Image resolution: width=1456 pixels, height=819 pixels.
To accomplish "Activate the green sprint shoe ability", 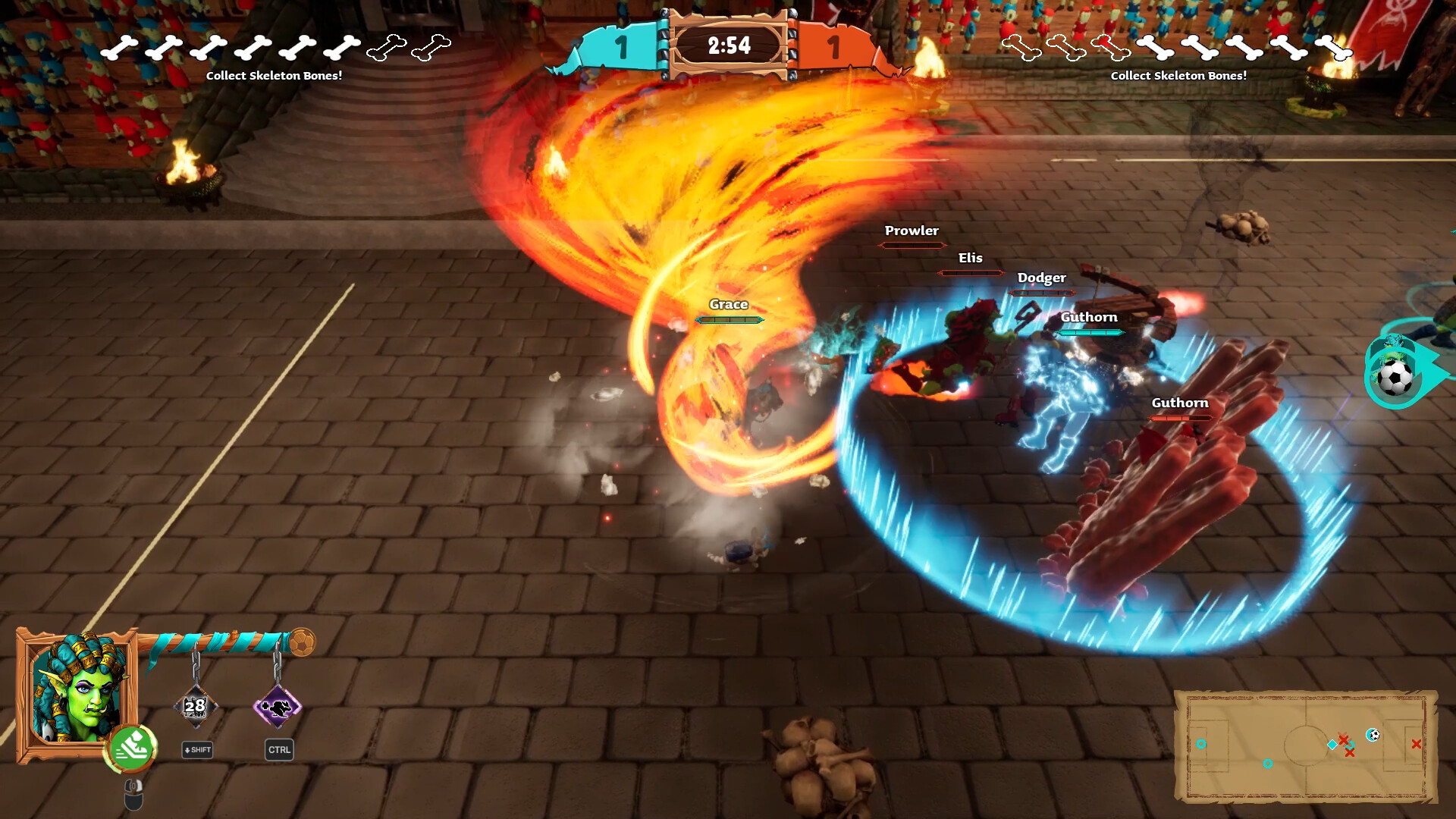I will click(133, 748).
